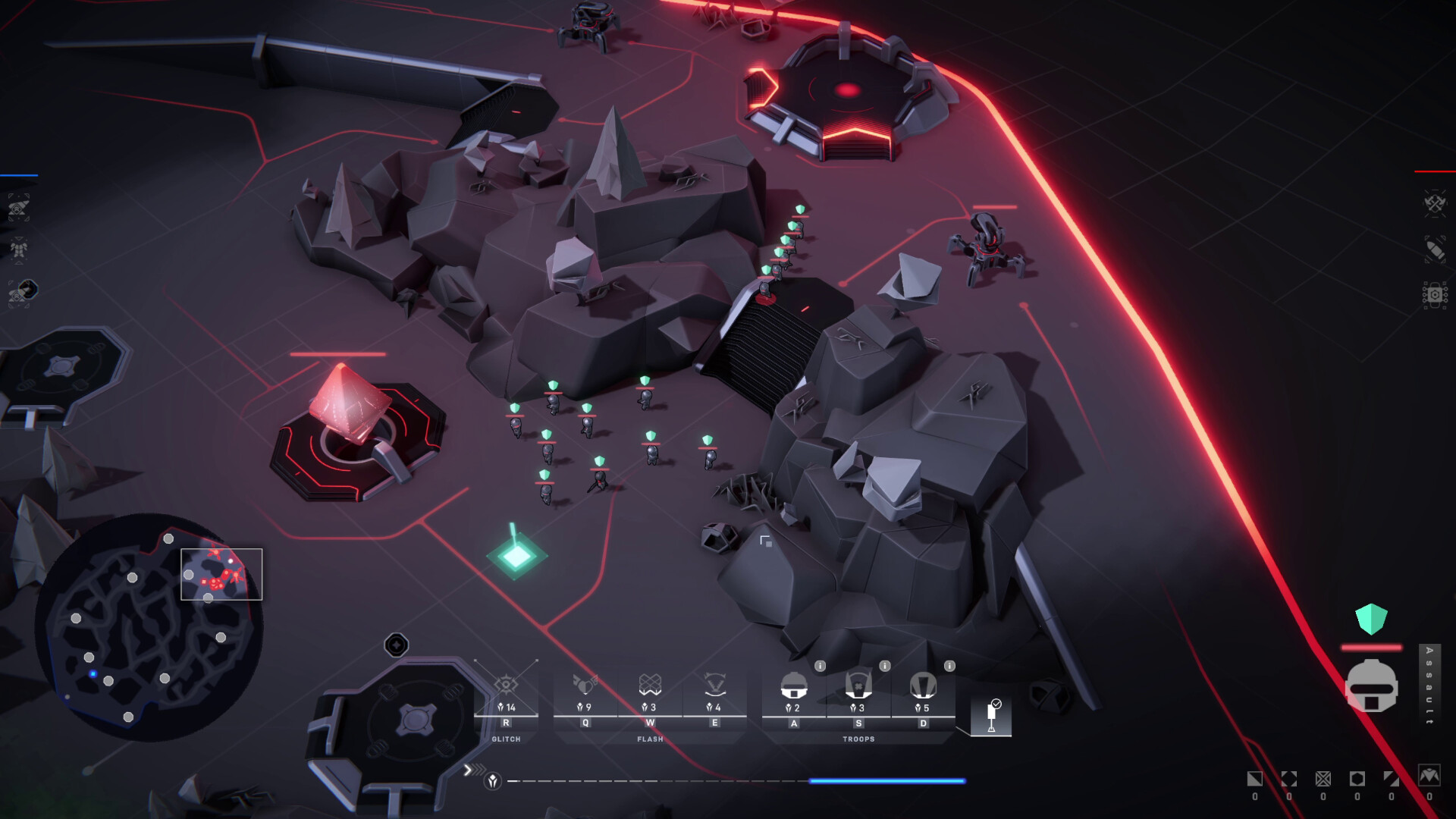The width and height of the screenshot is (1456, 819).
Task: Toggle info overlay above the A trooper
Action: coord(821,667)
